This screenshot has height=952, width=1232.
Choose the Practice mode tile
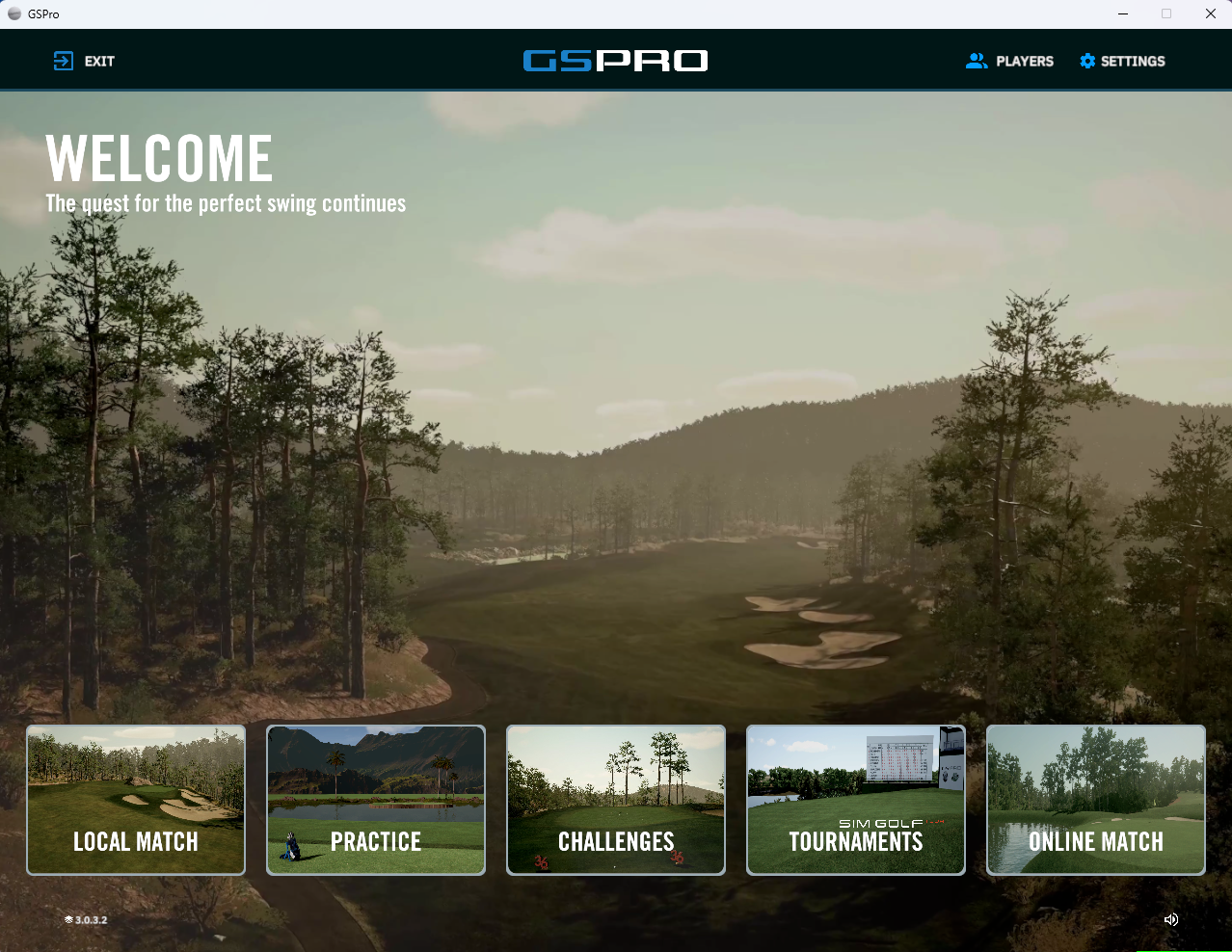tap(376, 800)
